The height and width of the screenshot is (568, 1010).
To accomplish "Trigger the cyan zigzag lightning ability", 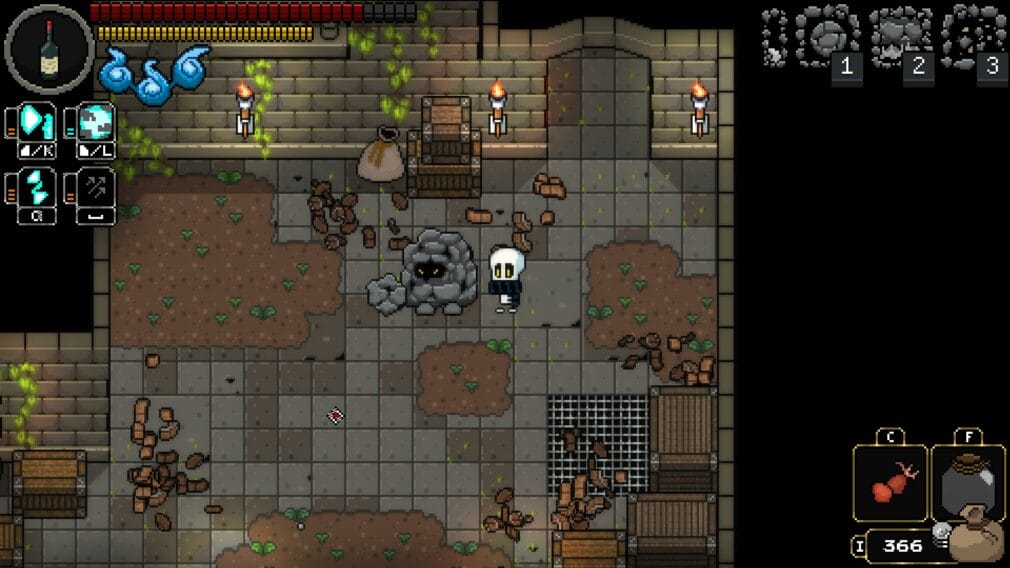I will coord(36,186).
